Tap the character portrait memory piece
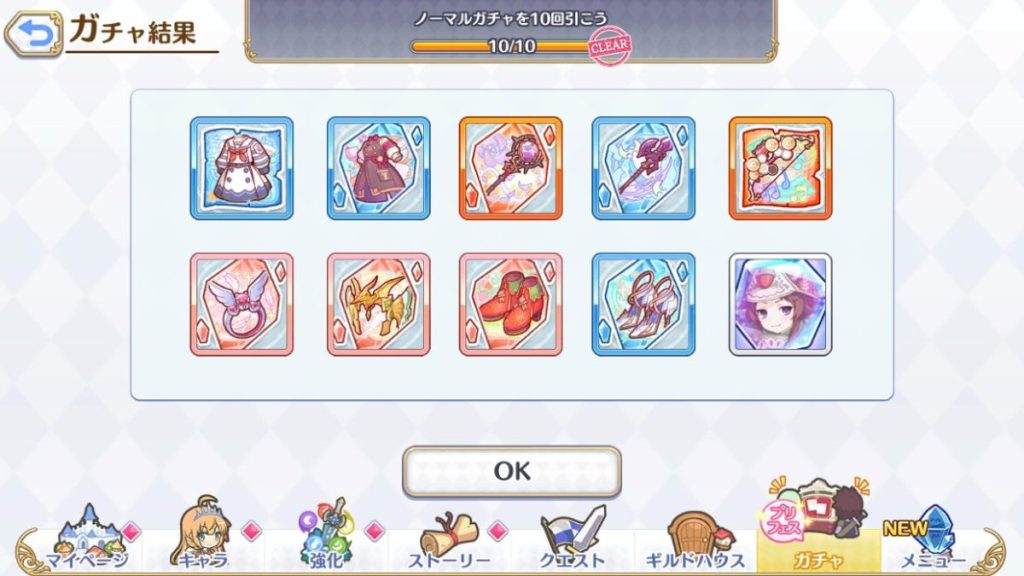This screenshot has width=1024, height=576. [780, 304]
